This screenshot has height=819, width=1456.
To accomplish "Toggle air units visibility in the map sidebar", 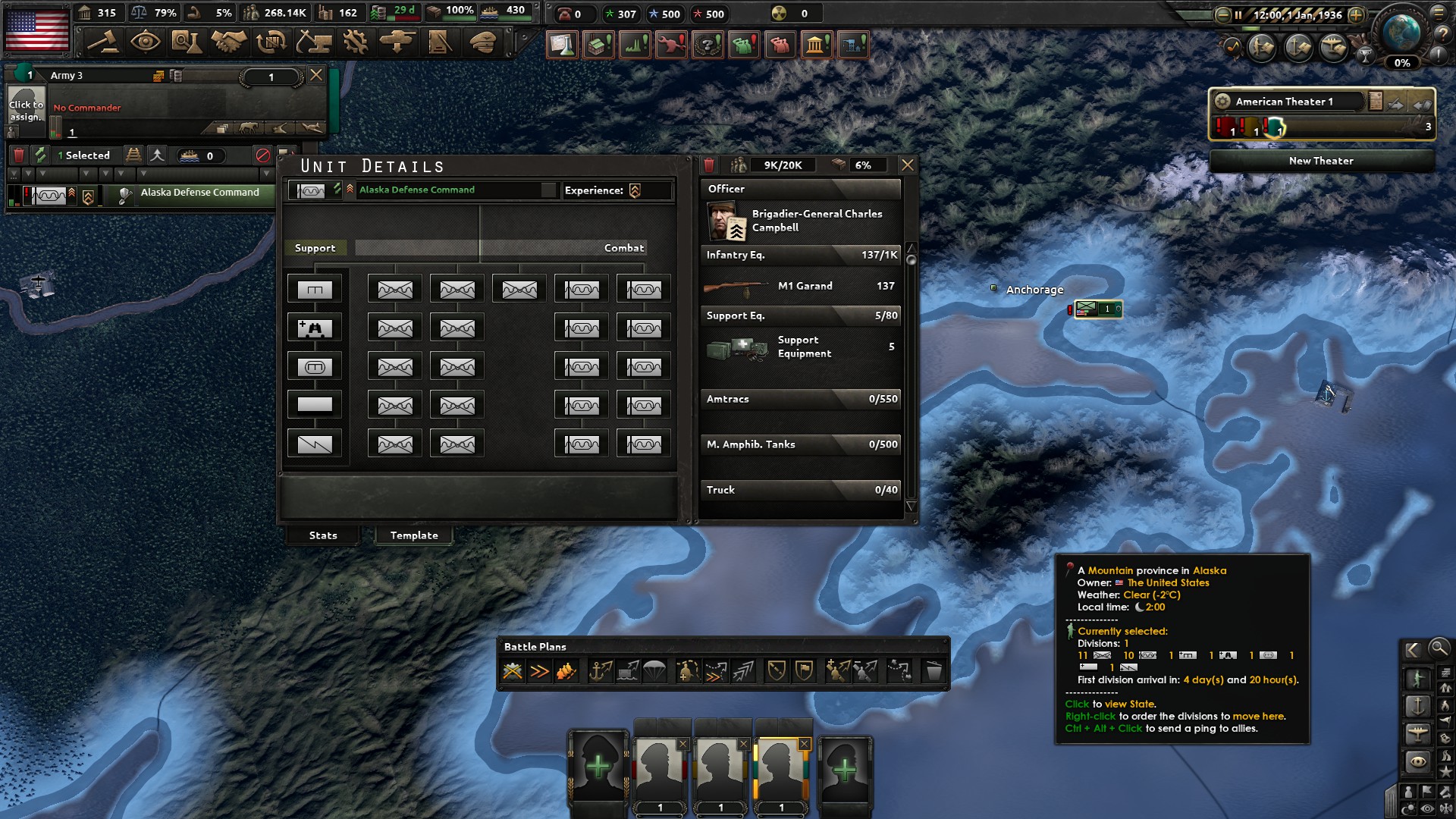I will [x=1417, y=733].
